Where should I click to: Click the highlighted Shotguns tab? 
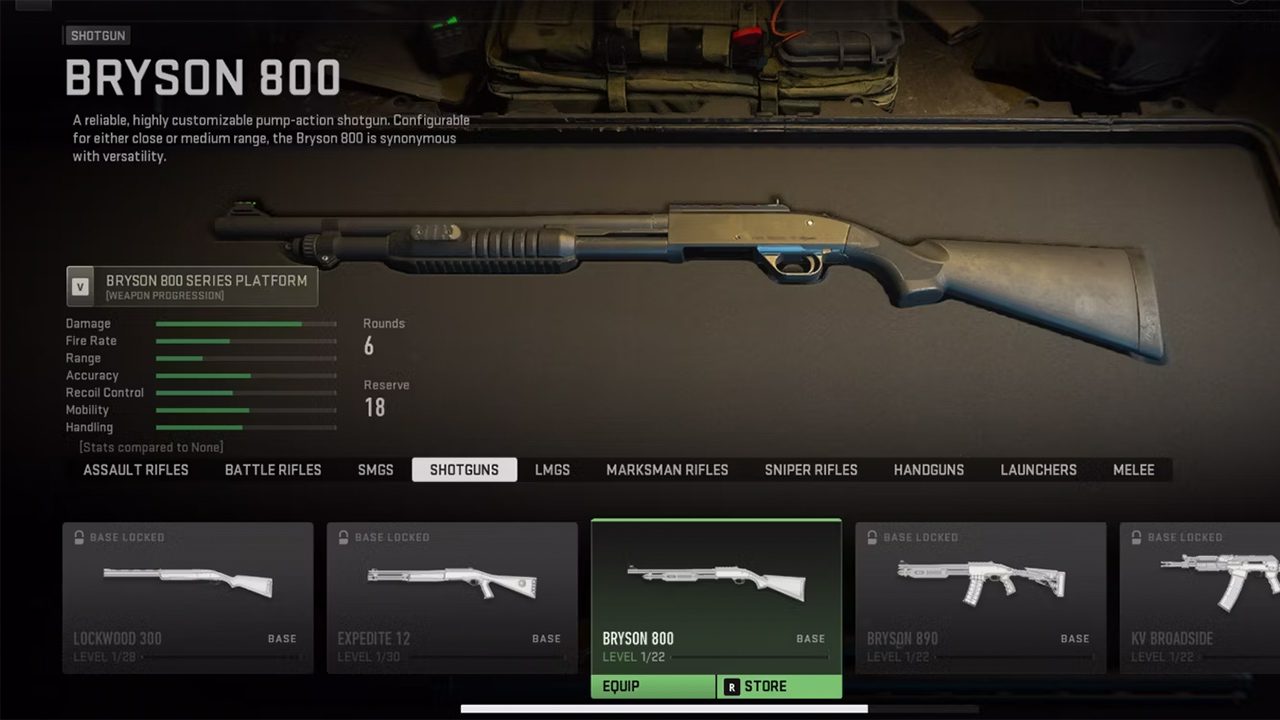(x=464, y=470)
